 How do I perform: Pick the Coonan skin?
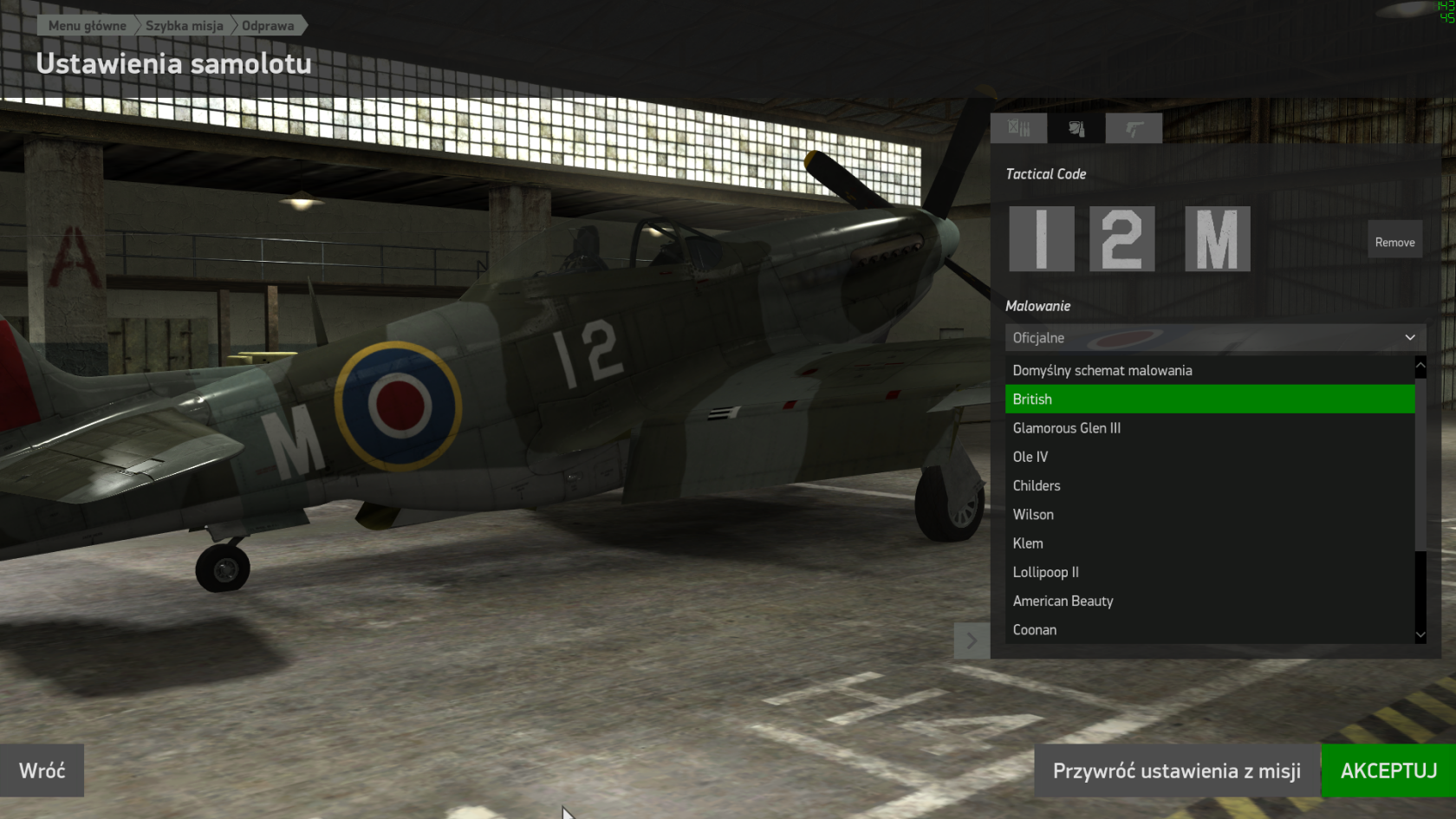tap(1035, 630)
